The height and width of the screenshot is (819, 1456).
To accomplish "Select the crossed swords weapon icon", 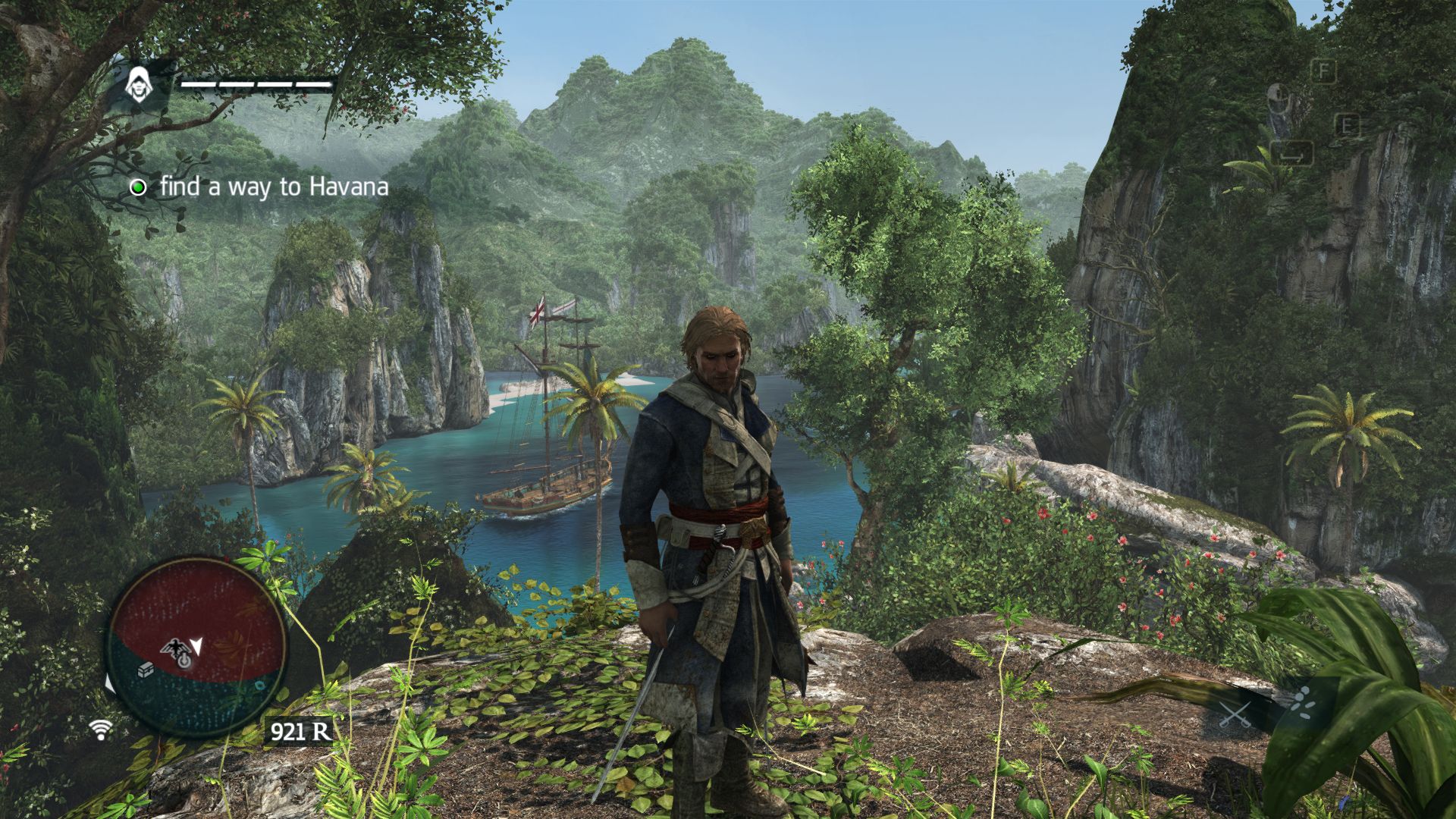I will [1234, 714].
